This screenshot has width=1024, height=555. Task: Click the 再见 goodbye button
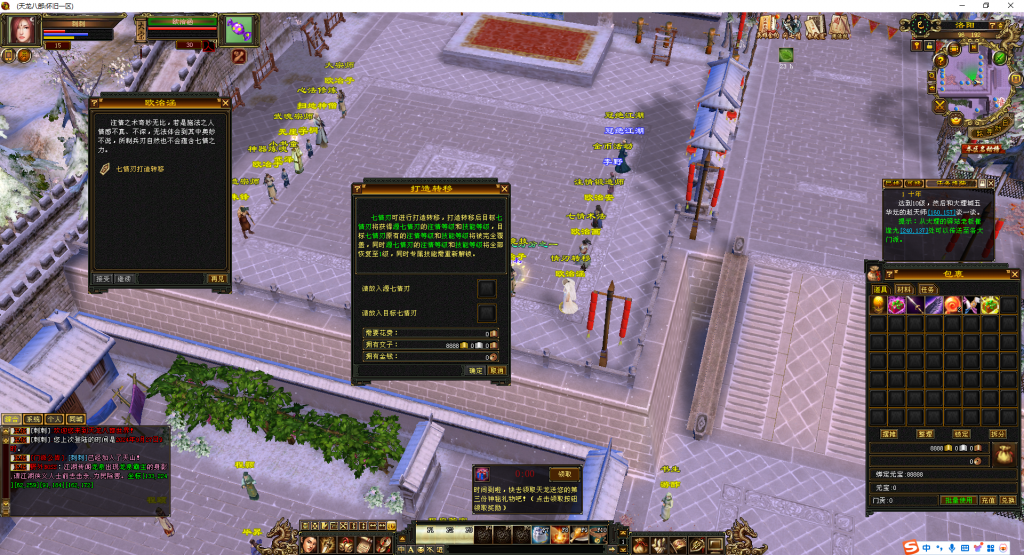[218, 278]
